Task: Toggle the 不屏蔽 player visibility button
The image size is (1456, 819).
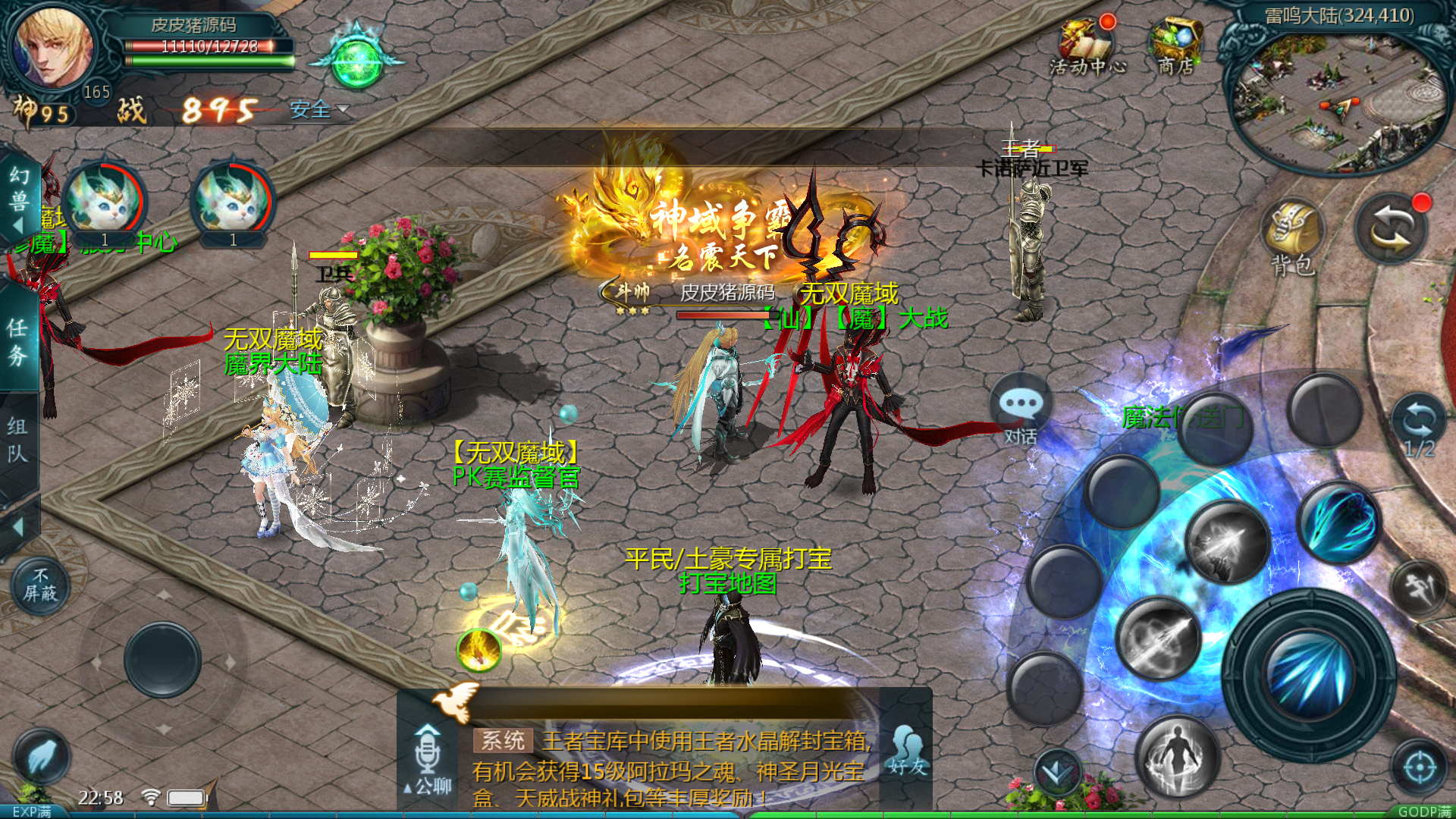Action: coord(40,585)
